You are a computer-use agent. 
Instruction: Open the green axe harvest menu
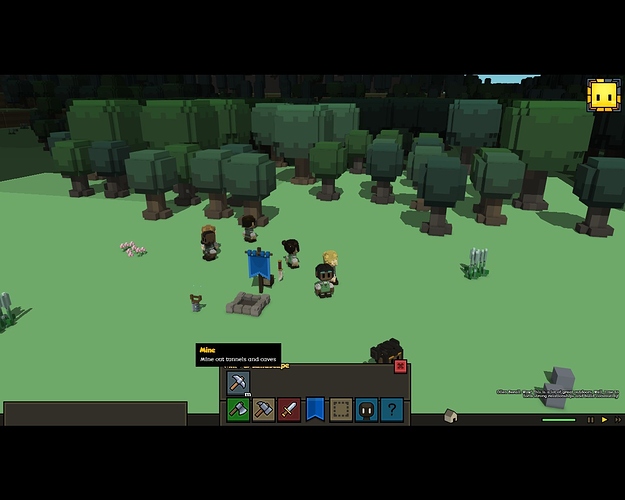[x=237, y=409]
